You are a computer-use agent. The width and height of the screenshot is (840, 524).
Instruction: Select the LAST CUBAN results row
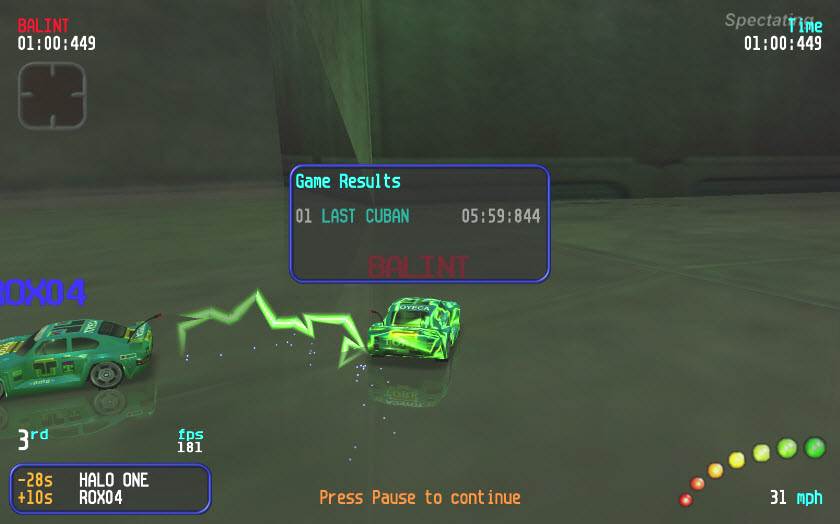click(x=418, y=216)
